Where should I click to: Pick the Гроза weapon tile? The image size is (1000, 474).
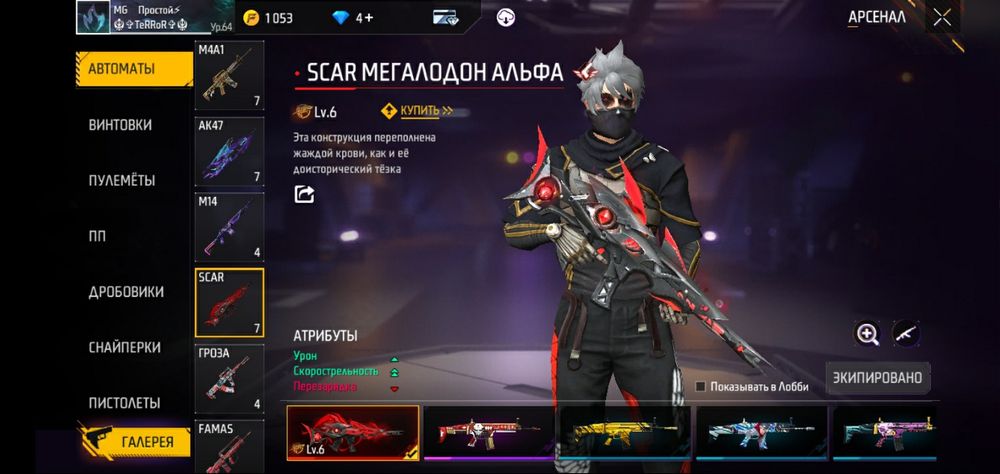coord(229,378)
